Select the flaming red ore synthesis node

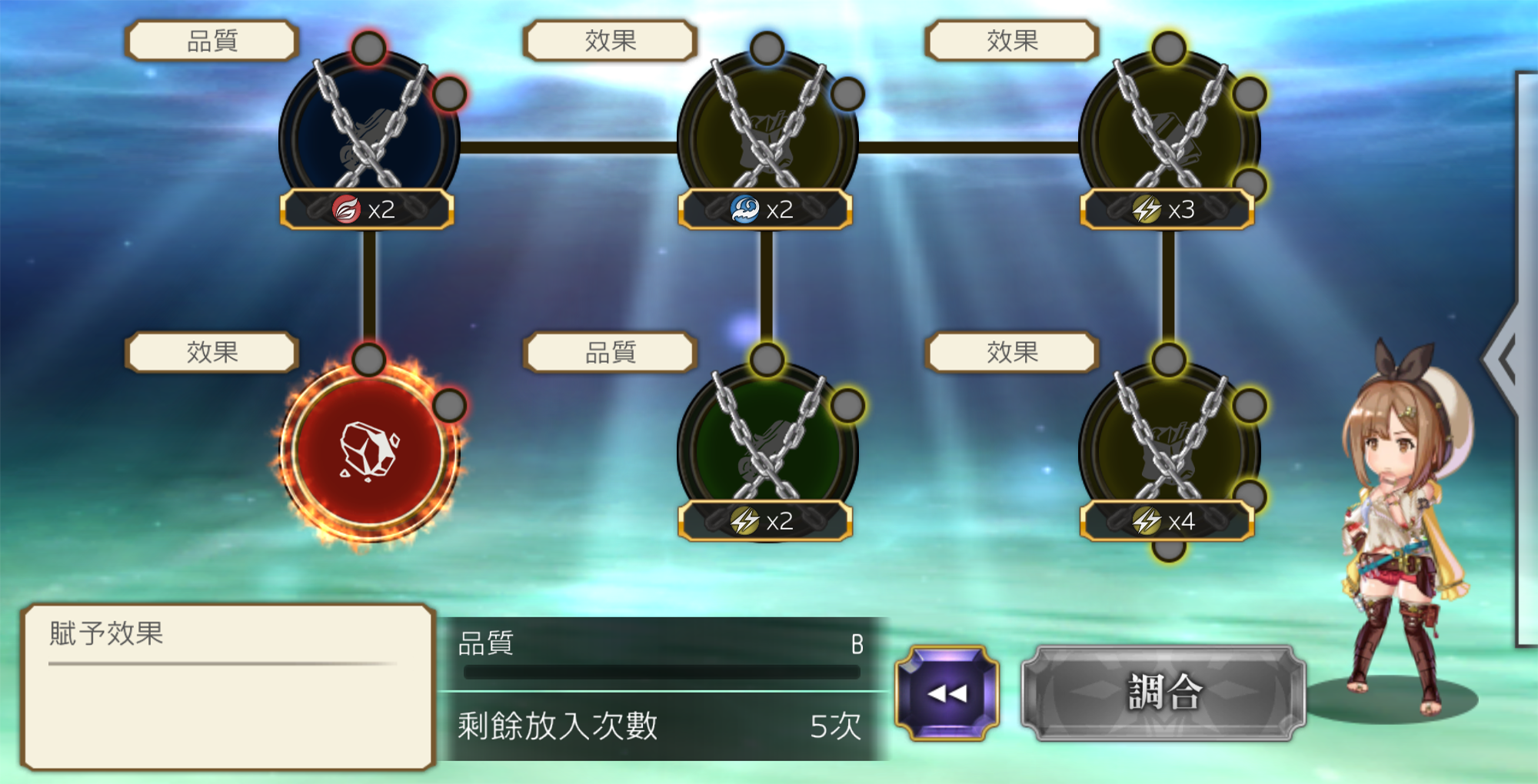(369, 451)
